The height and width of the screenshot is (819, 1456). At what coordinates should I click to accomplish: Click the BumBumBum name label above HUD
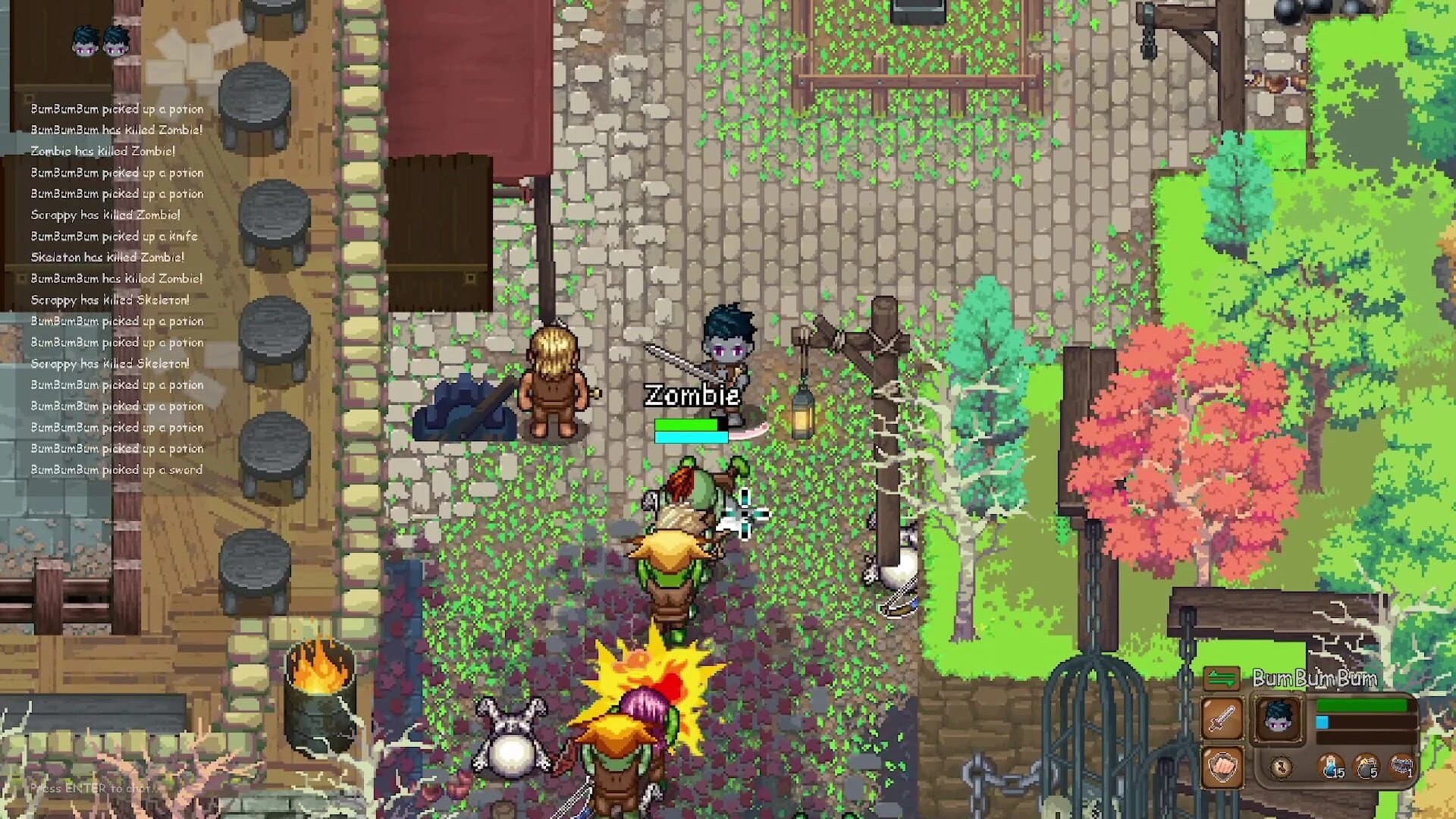tap(1315, 678)
